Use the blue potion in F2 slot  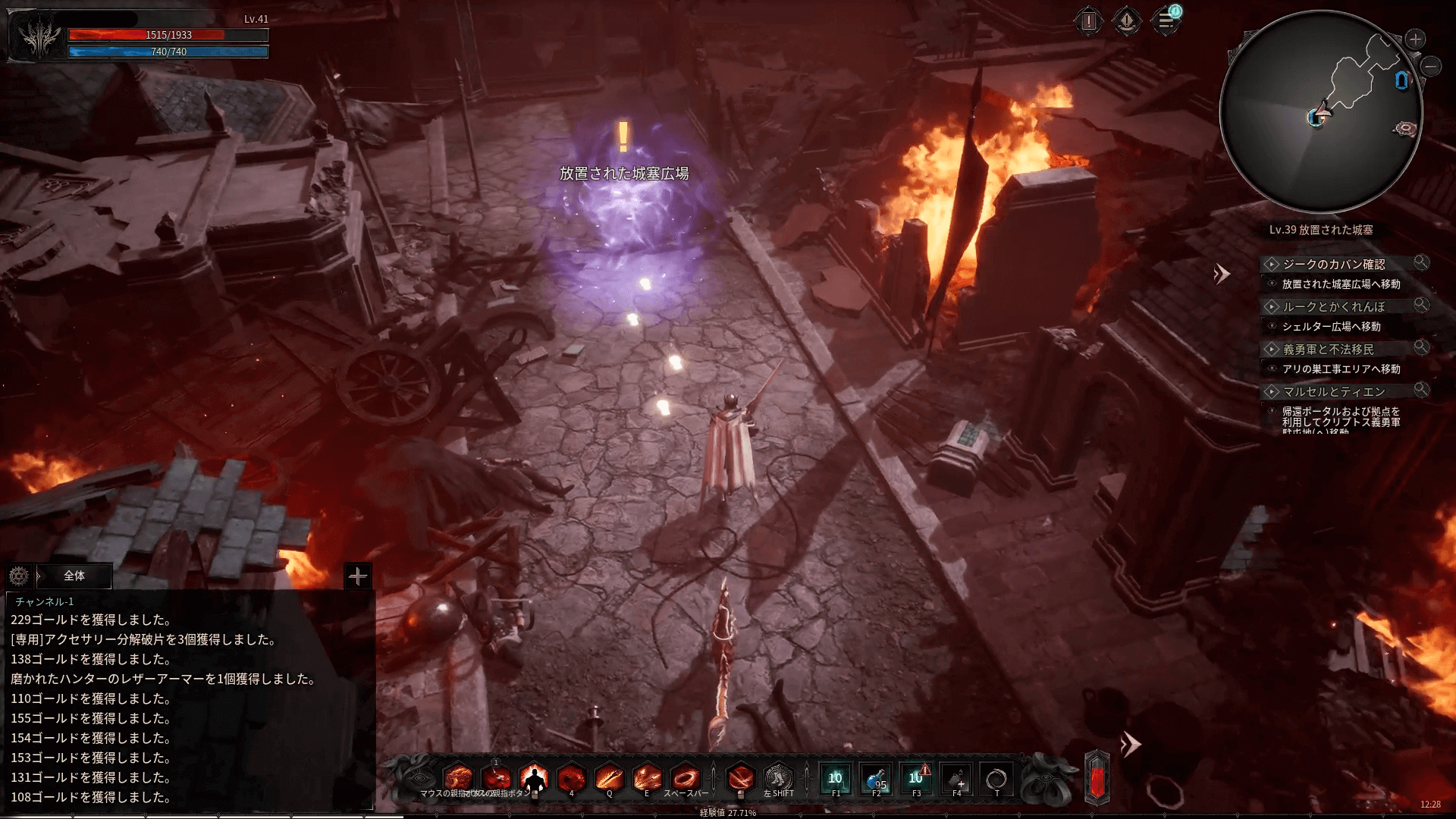pos(876,779)
